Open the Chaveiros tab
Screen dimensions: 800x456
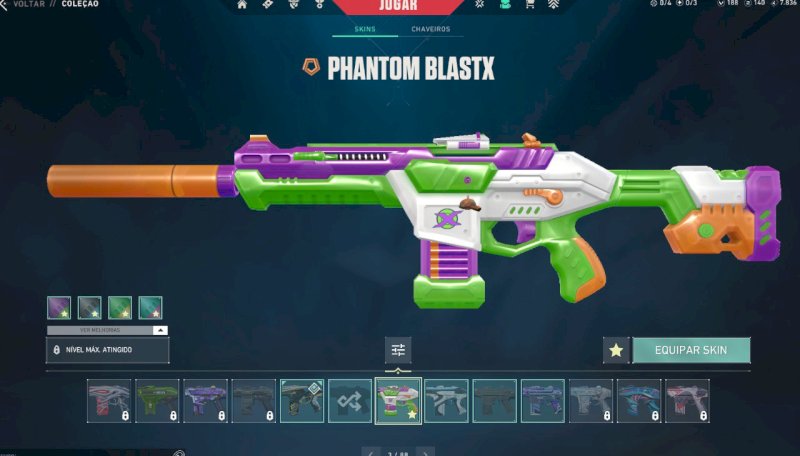(x=431, y=29)
